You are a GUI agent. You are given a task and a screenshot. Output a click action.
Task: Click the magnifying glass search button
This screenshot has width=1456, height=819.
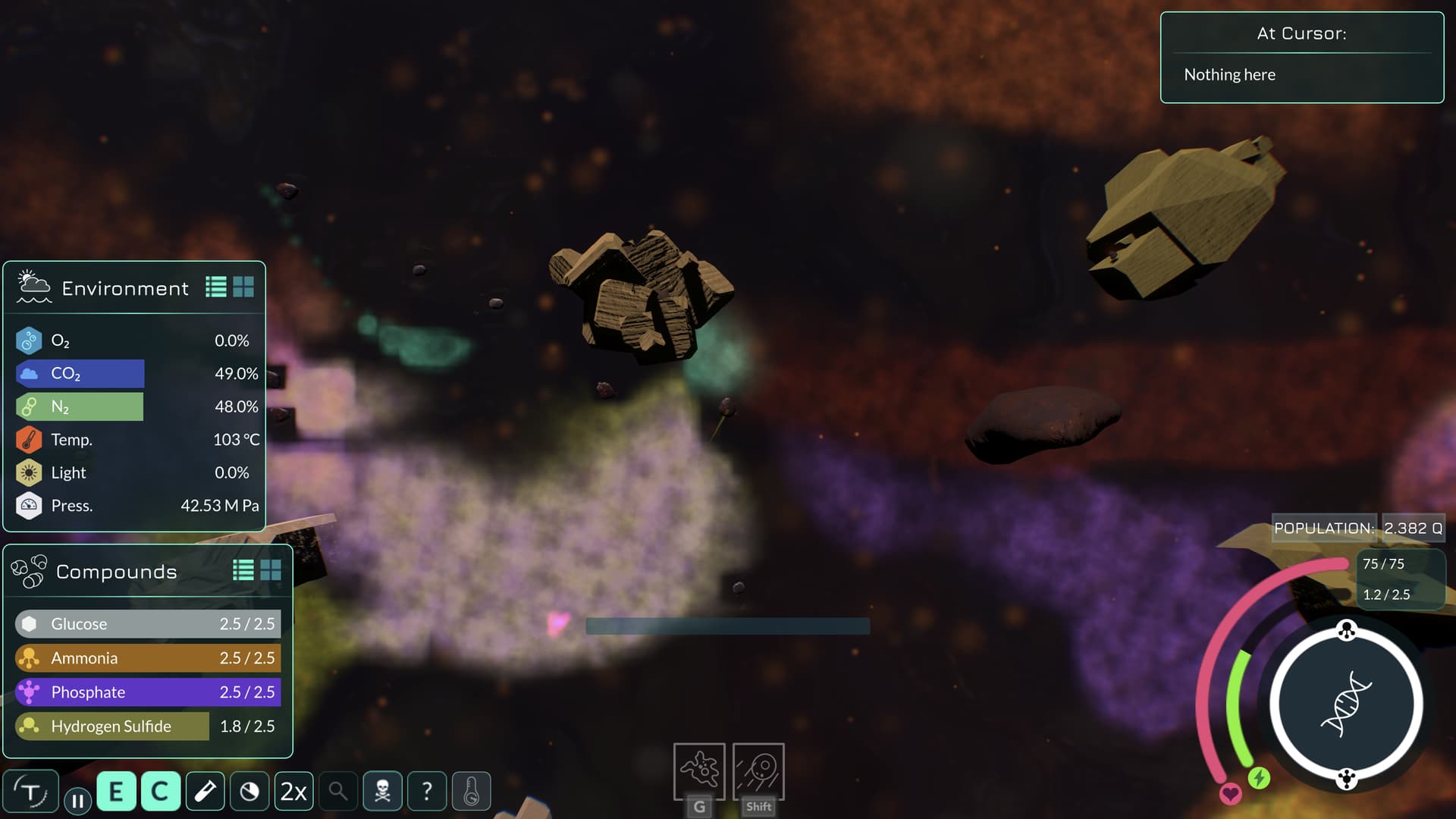338,792
